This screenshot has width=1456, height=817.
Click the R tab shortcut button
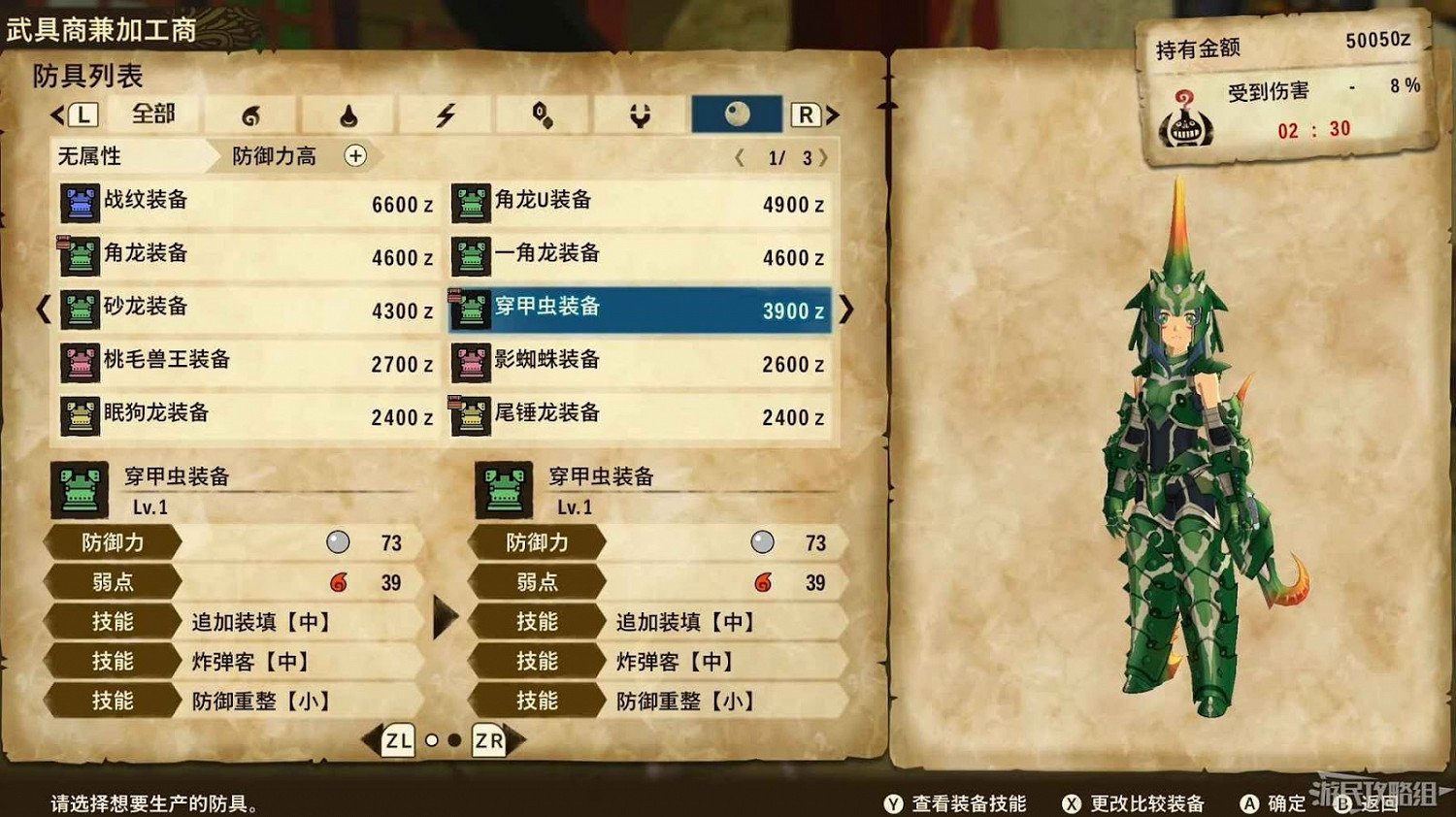[x=806, y=114]
